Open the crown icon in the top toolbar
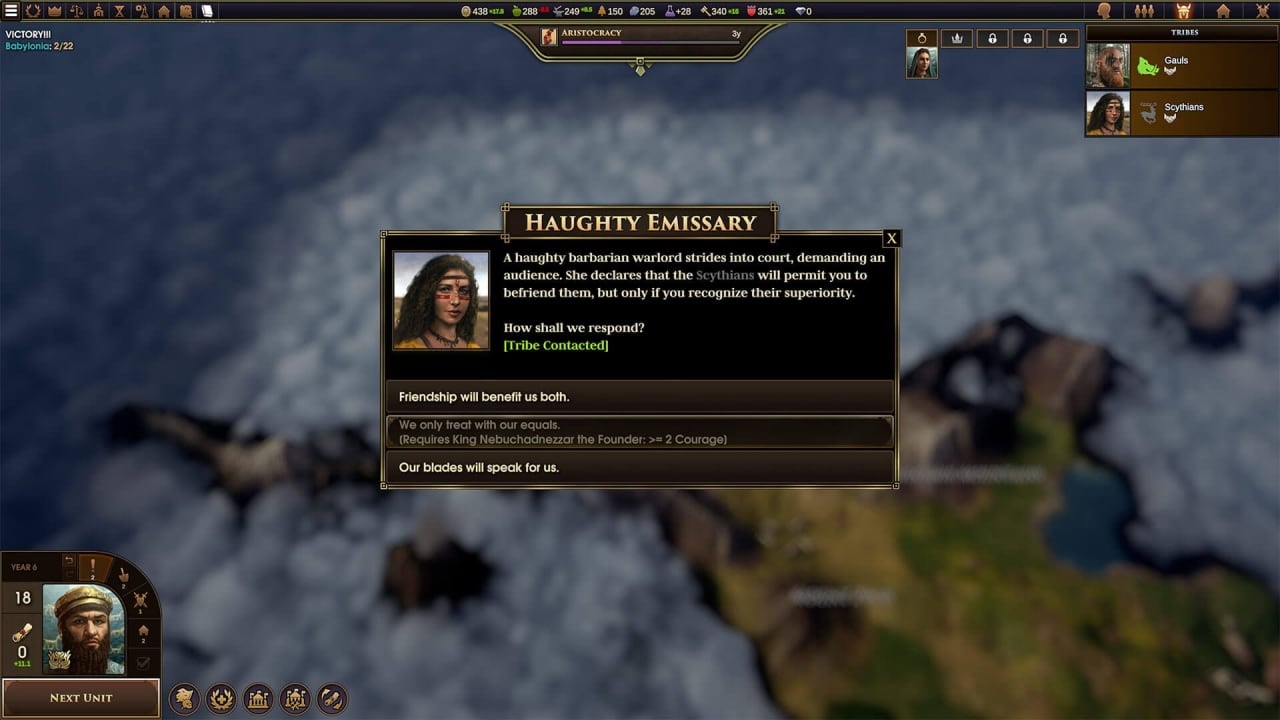The height and width of the screenshot is (720, 1280). point(54,11)
